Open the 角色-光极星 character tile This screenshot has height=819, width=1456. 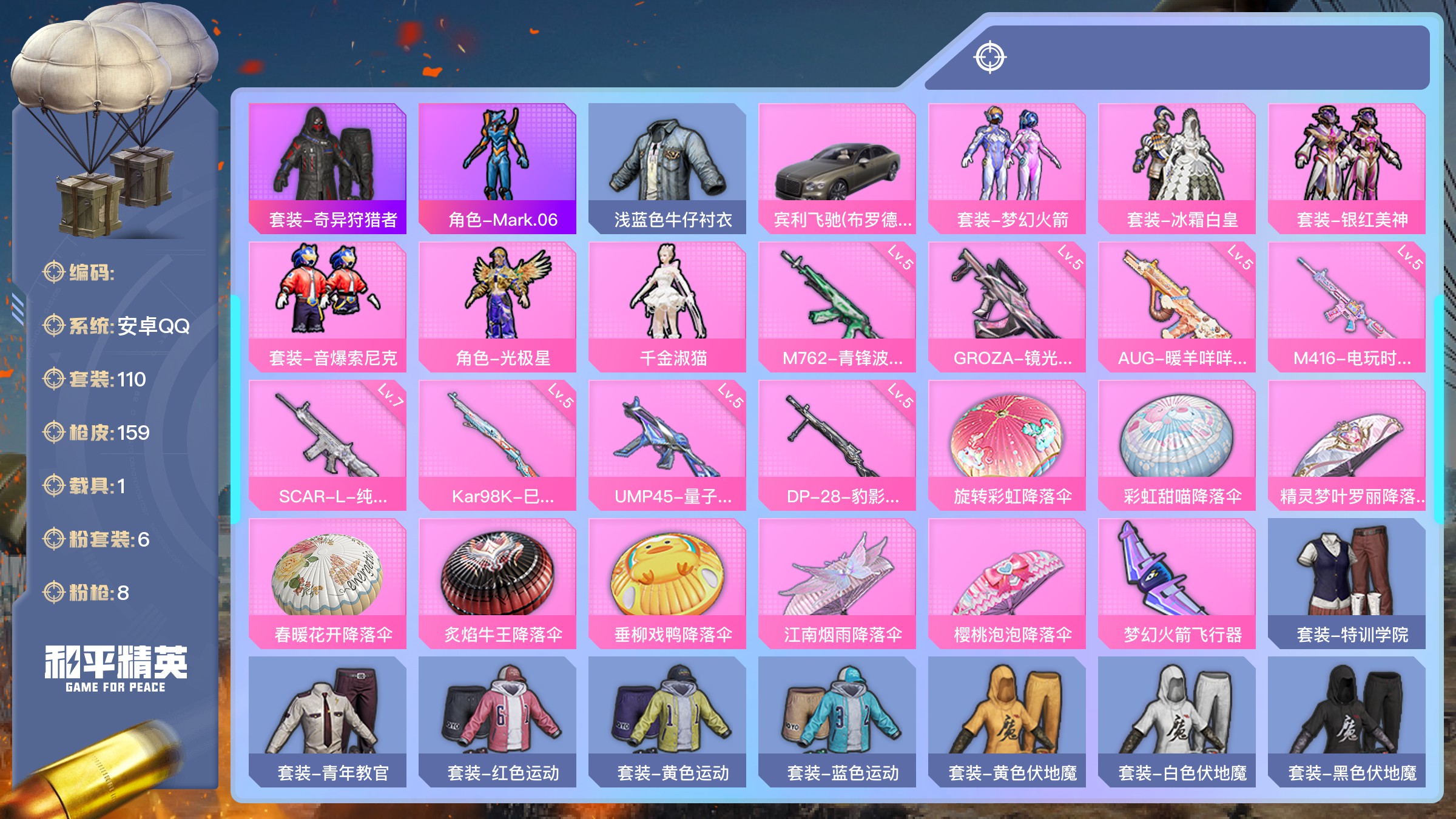click(497, 306)
